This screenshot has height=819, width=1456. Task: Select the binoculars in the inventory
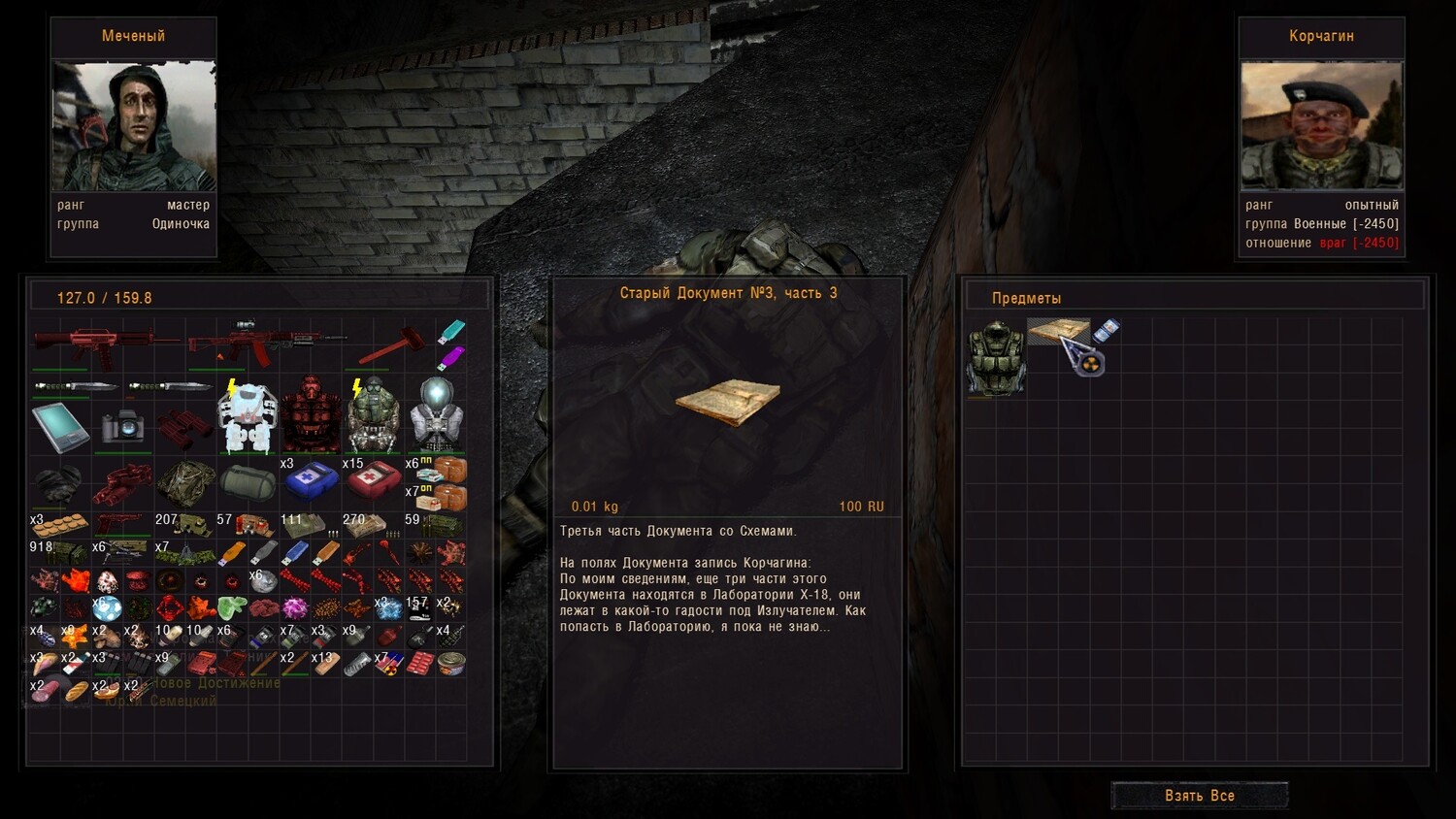(184, 427)
